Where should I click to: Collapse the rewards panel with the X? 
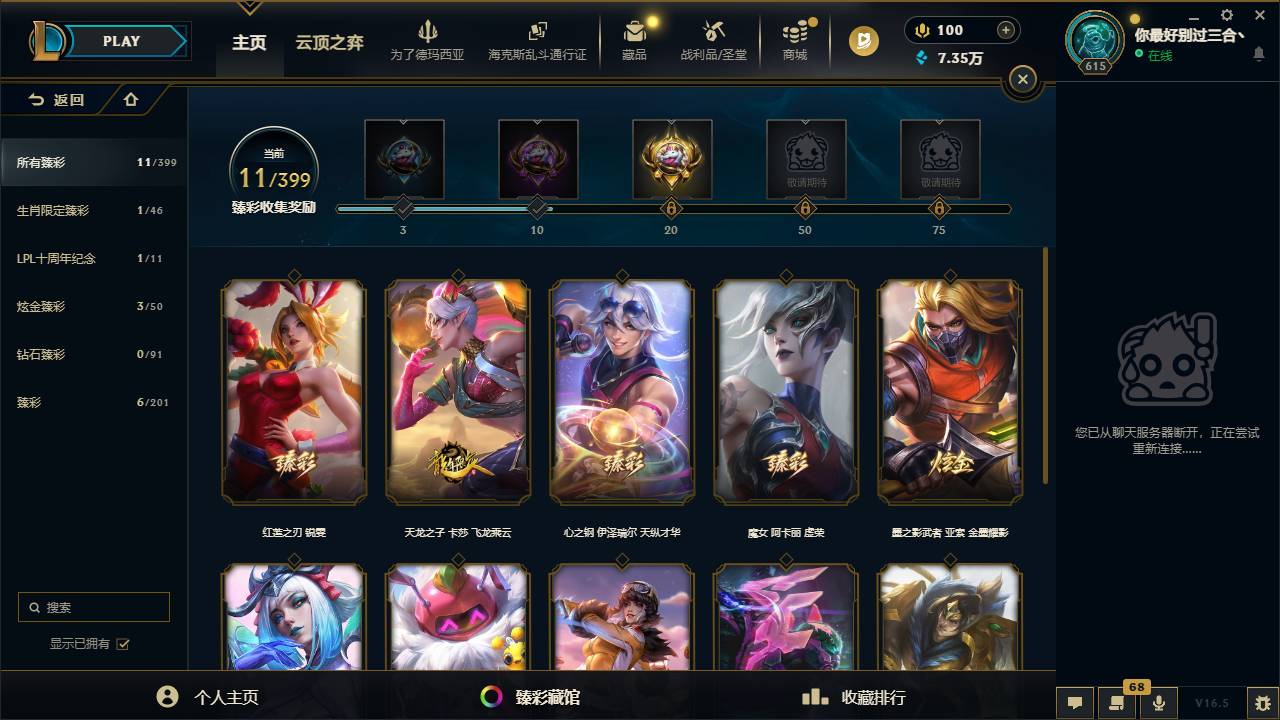coord(1022,79)
